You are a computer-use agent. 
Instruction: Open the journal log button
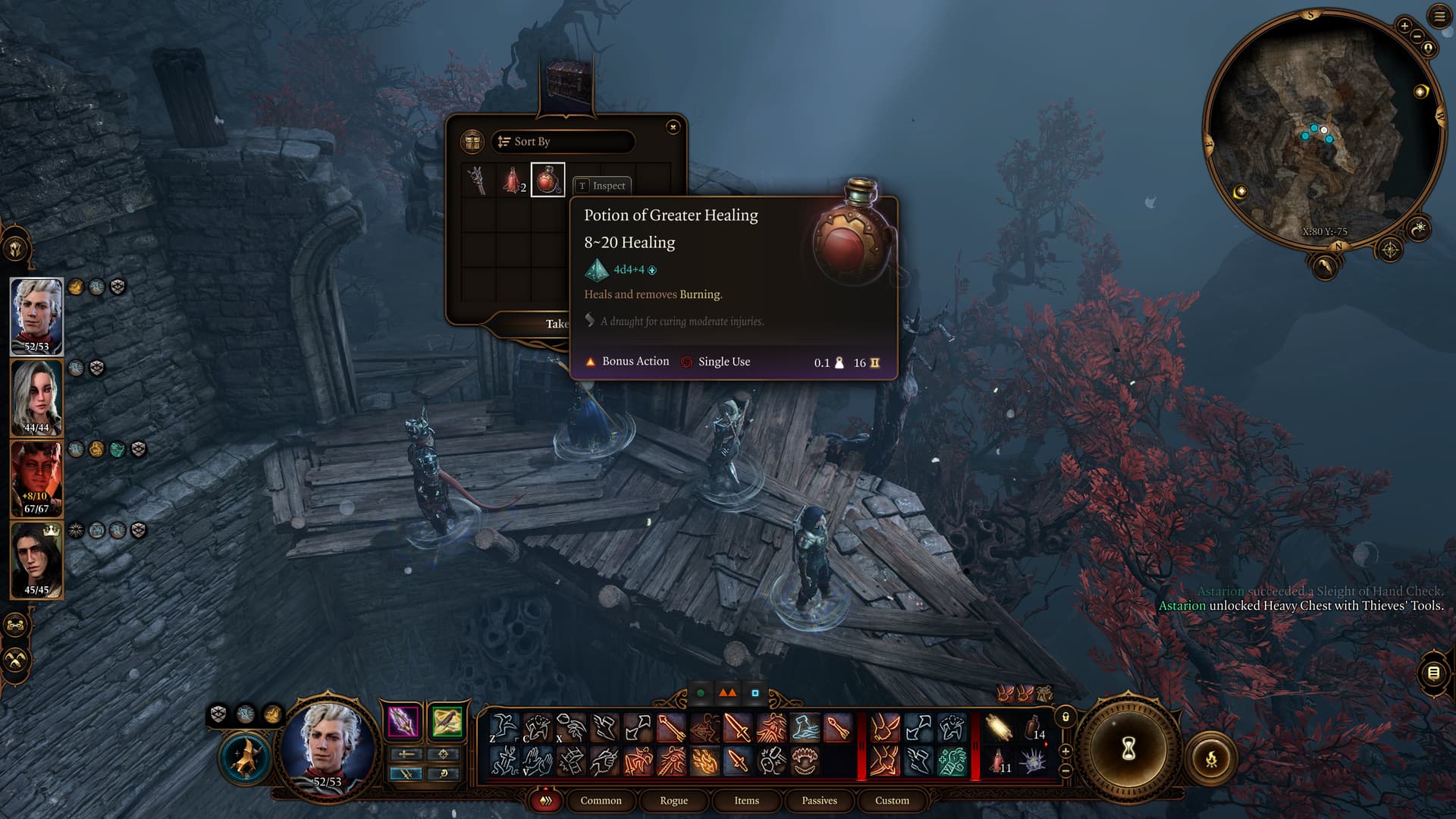click(1433, 673)
